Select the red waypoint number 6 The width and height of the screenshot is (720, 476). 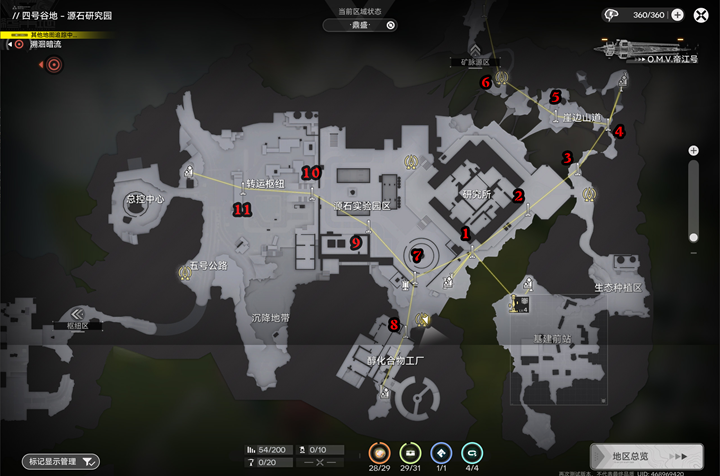[x=486, y=82]
